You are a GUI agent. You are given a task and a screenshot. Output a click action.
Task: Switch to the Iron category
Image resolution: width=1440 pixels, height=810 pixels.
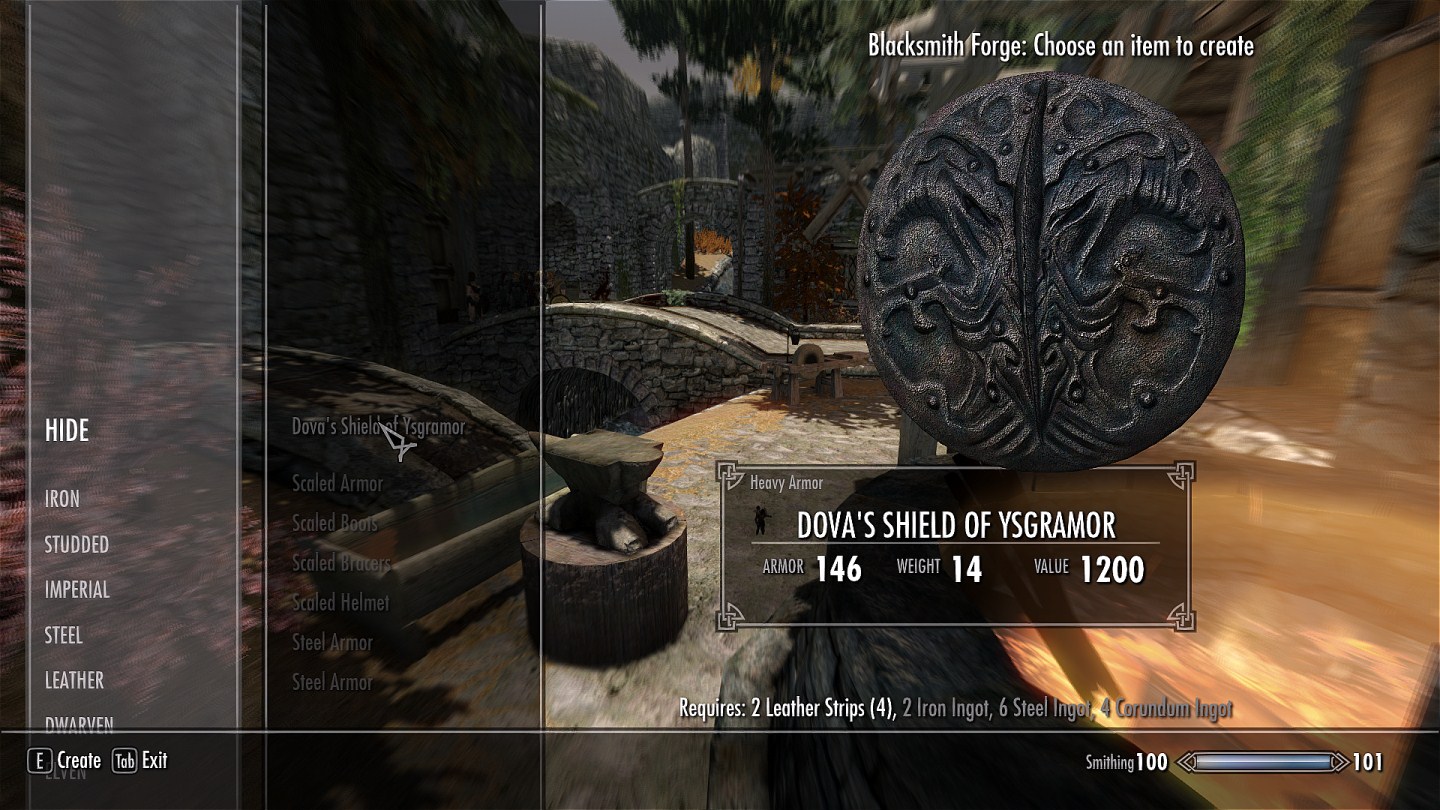coord(62,498)
